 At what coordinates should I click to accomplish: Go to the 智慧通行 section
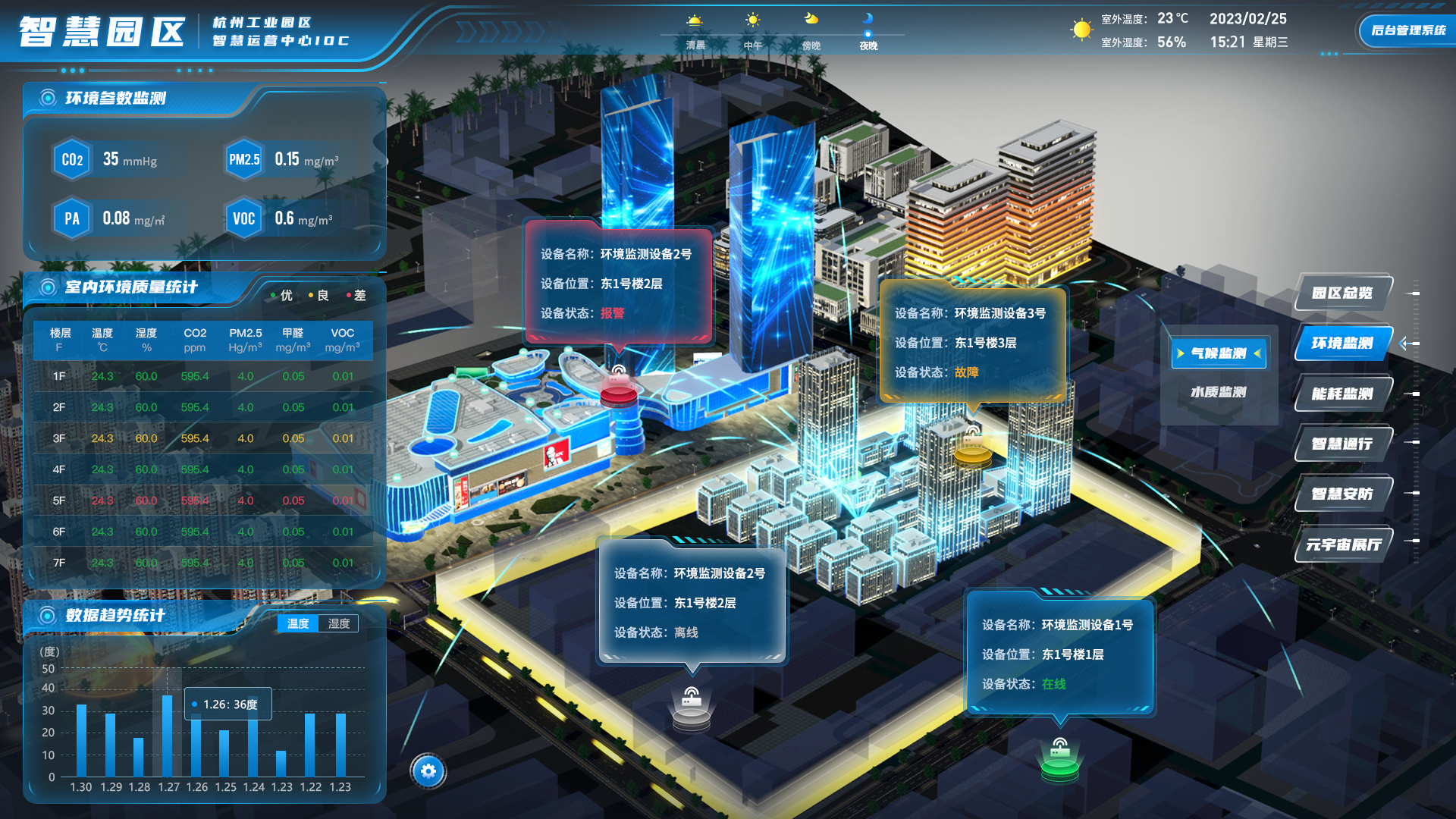coord(1342,444)
